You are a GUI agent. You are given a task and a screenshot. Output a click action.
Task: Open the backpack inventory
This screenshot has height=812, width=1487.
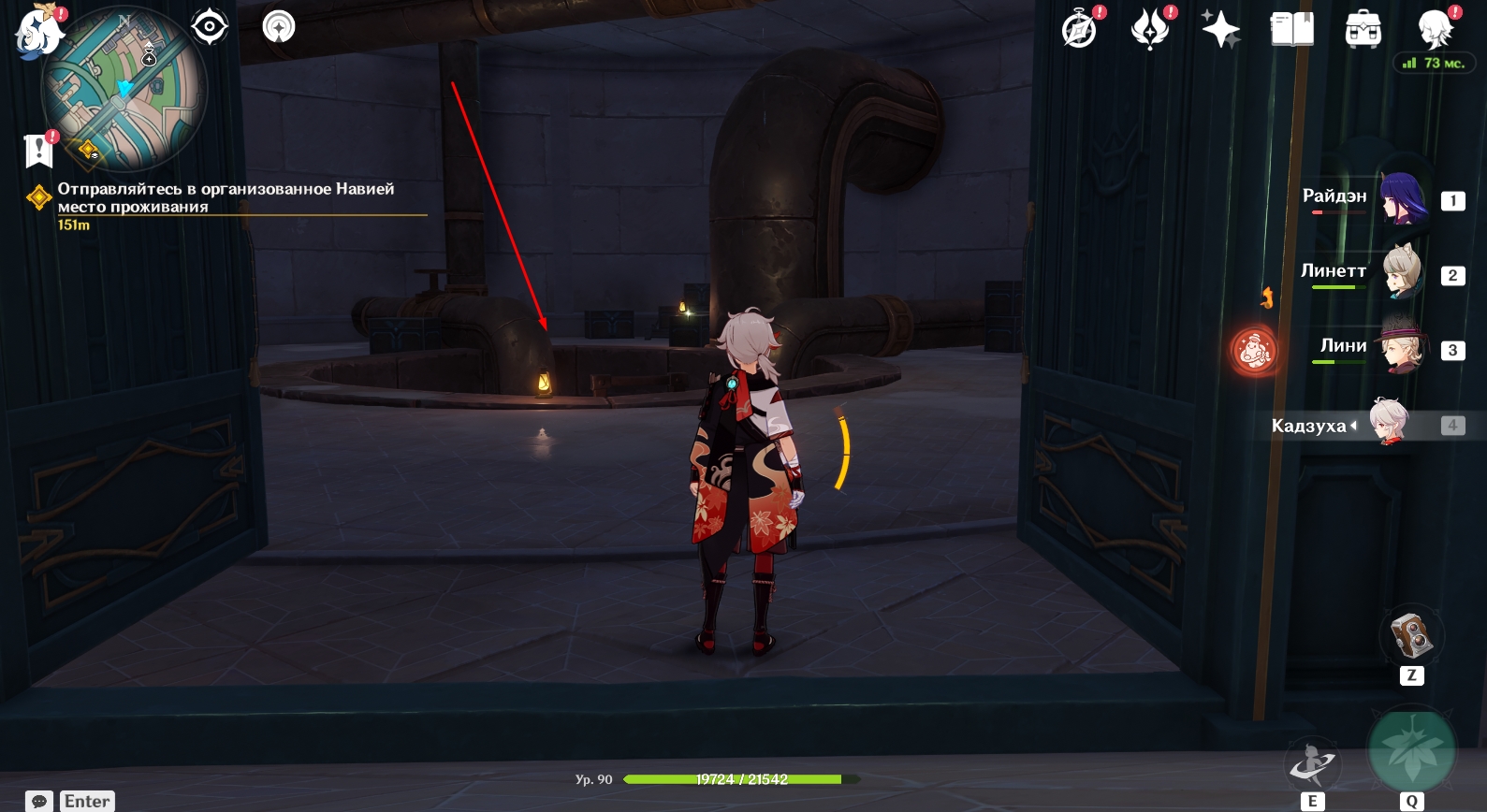(x=1363, y=30)
